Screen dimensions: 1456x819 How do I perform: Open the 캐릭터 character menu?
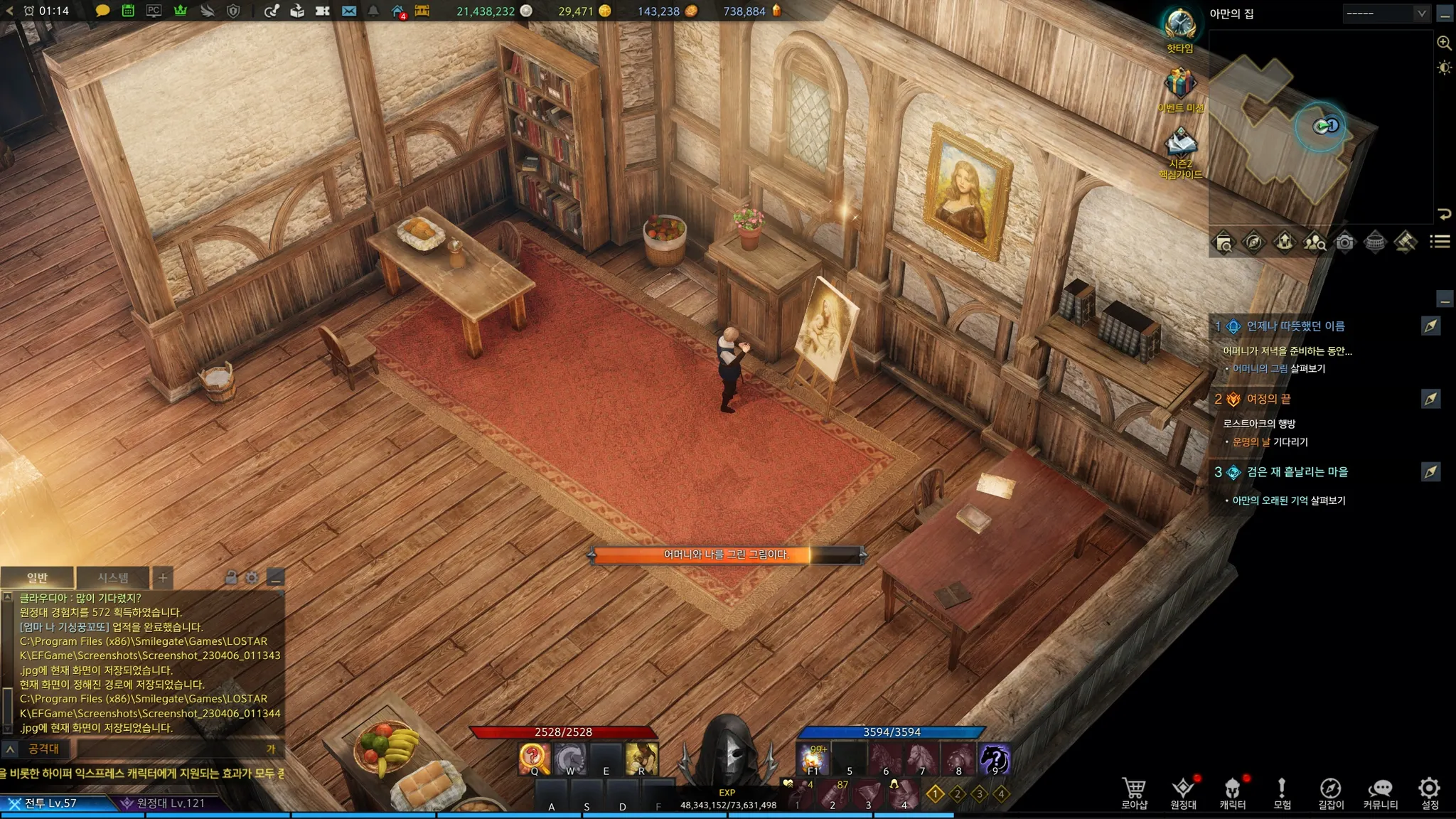[x=1233, y=793]
